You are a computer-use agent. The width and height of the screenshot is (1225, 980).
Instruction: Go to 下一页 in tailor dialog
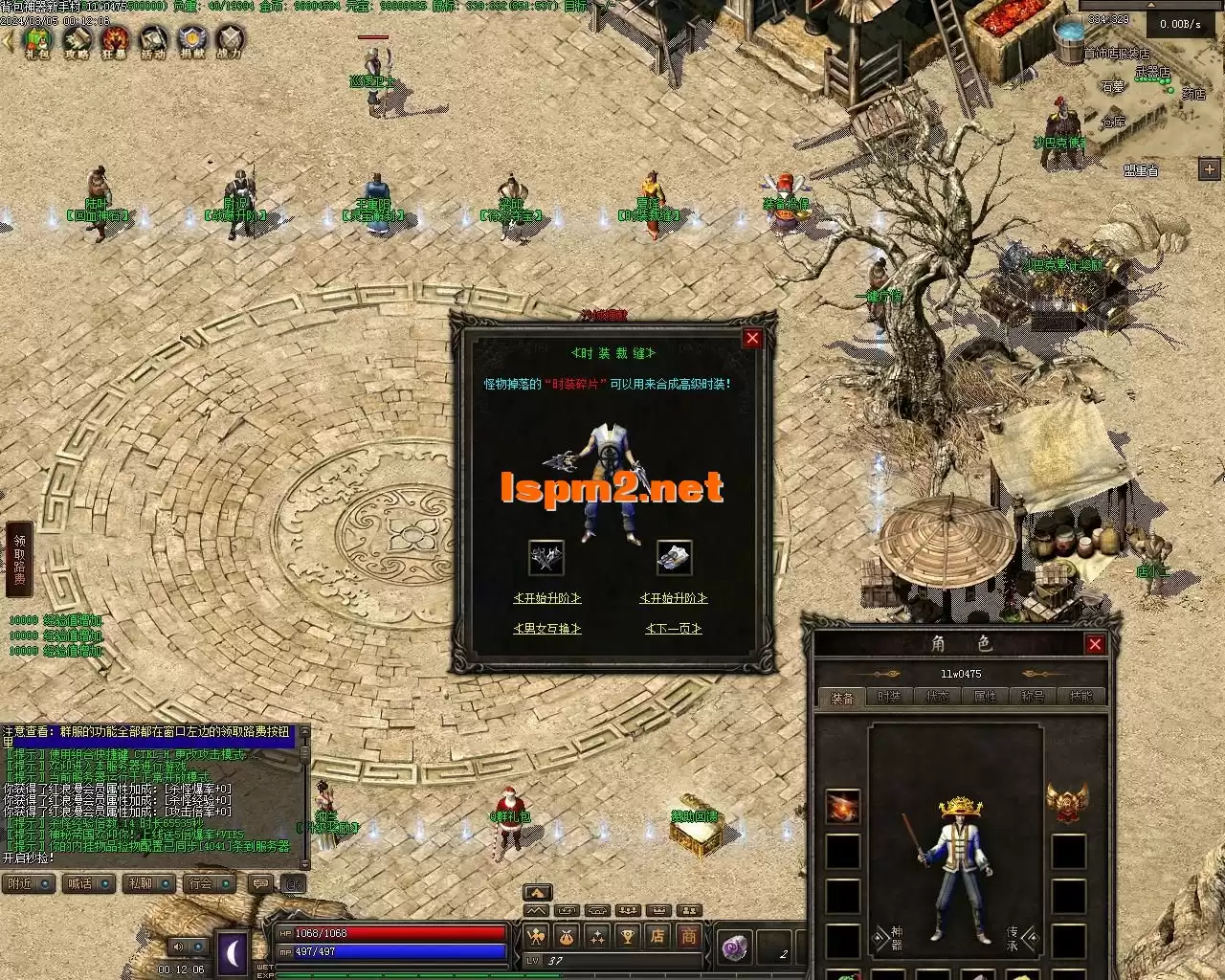(x=674, y=629)
